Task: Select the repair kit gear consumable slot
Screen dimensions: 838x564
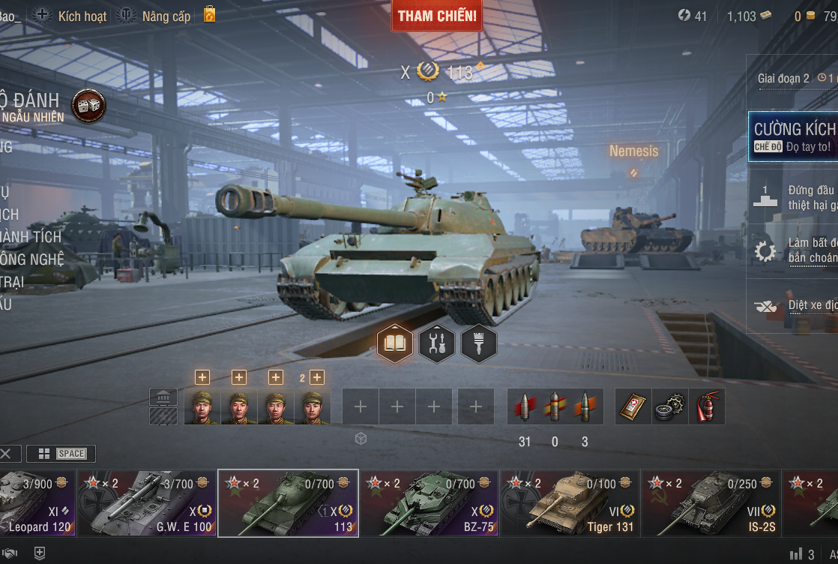Action: coord(670,407)
